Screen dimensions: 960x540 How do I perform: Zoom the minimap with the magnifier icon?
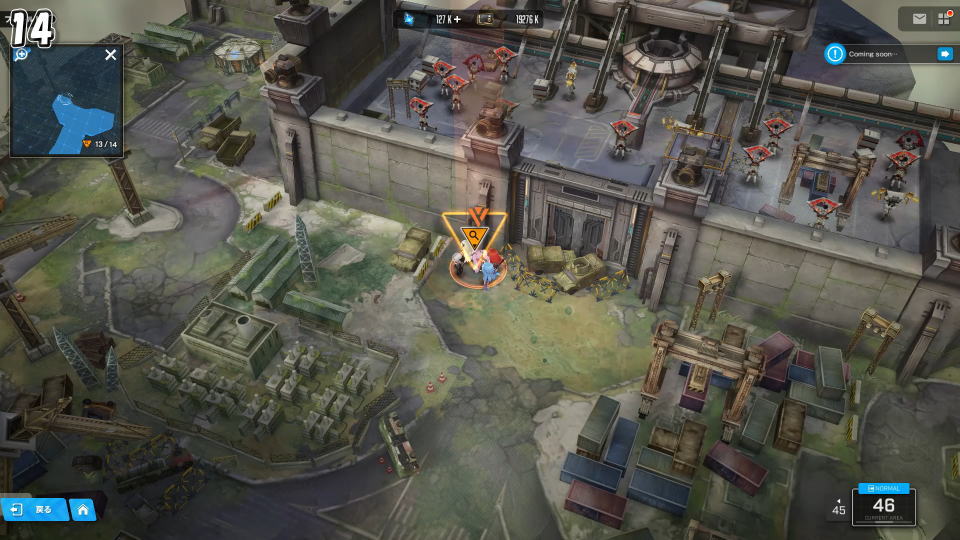pos(21,54)
